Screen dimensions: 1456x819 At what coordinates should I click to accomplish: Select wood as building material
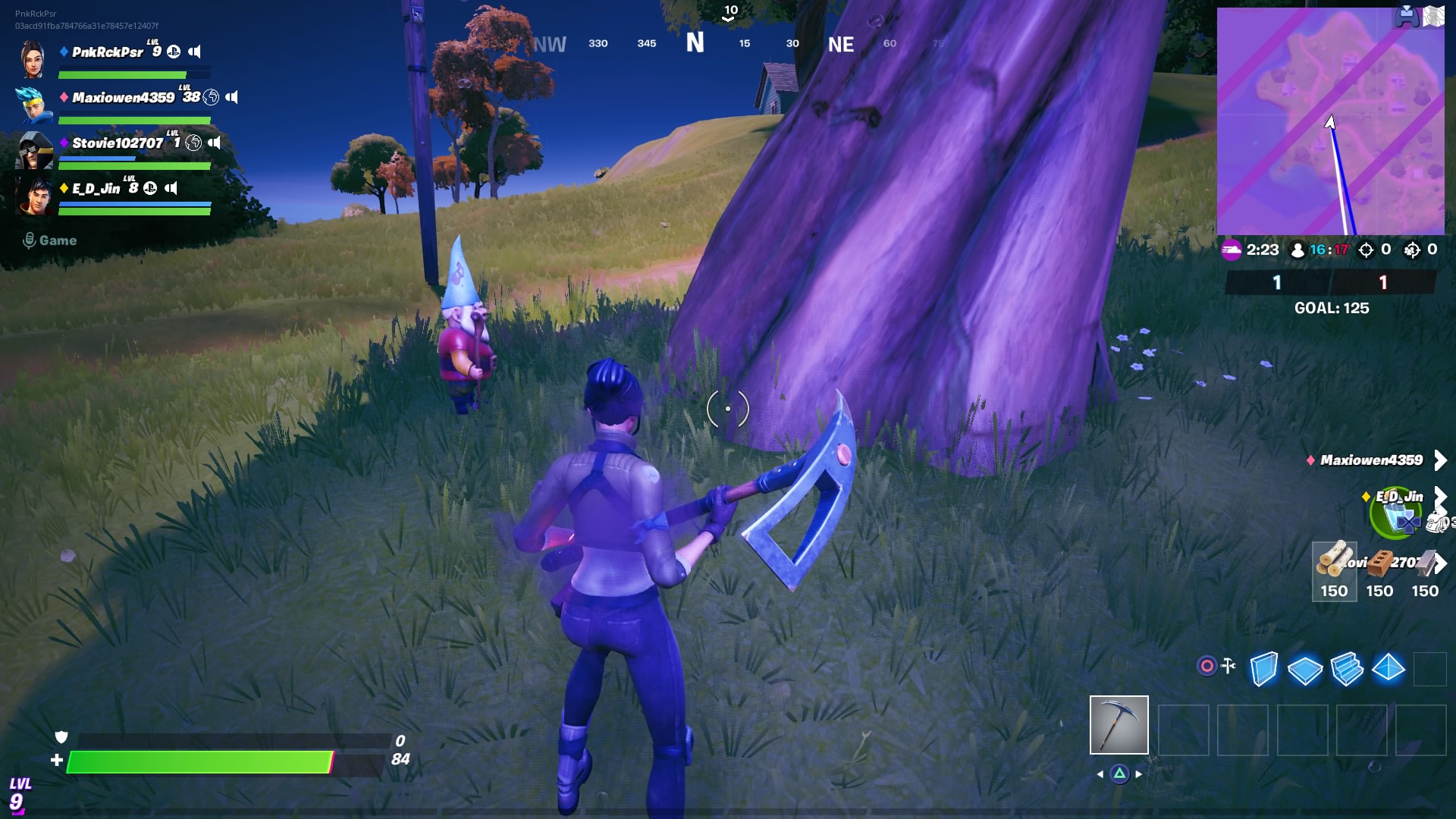point(1334,571)
